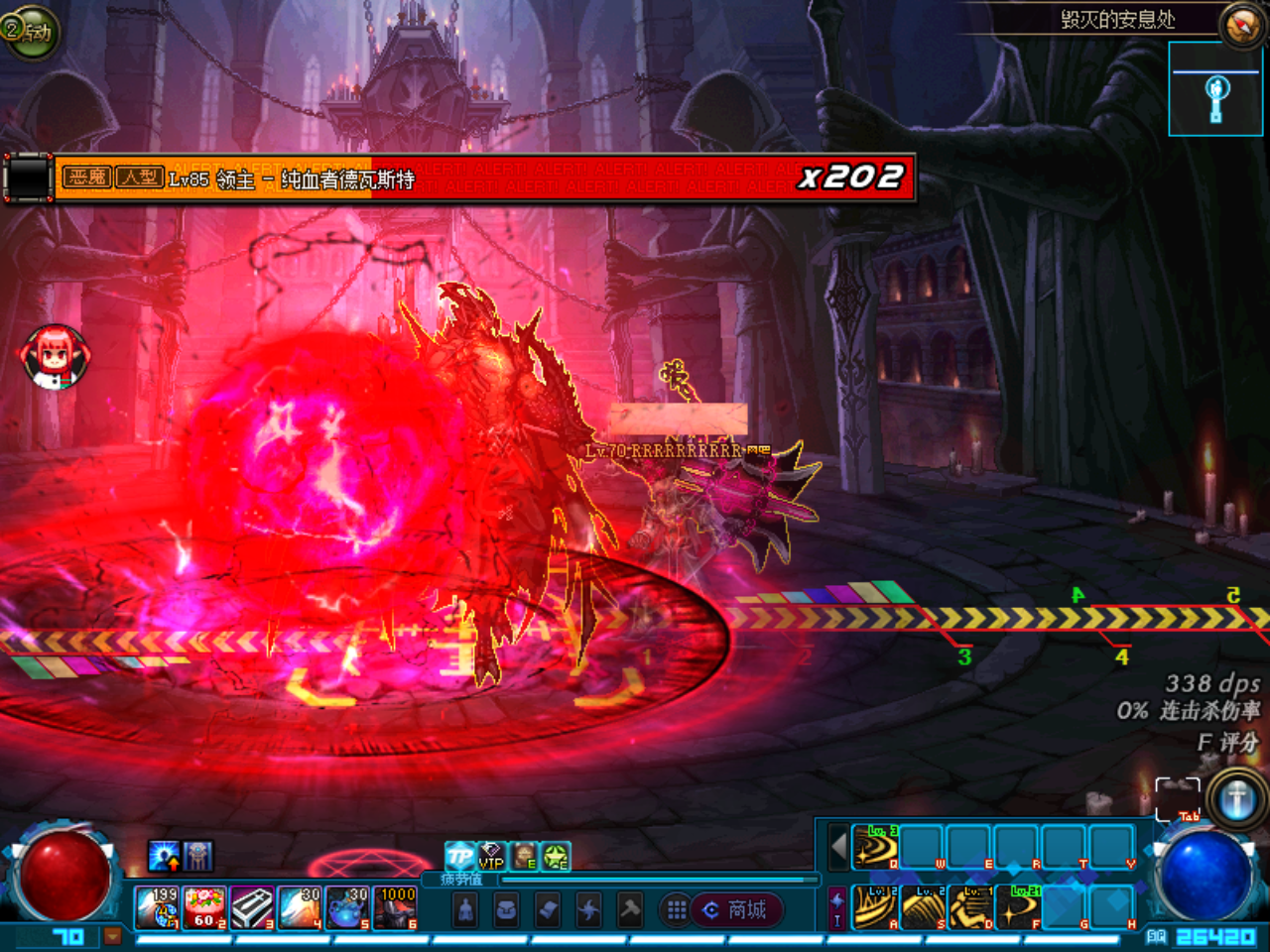The width and height of the screenshot is (1270, 952).
Task: Open the VIP diamond icon
Action: 492,855
